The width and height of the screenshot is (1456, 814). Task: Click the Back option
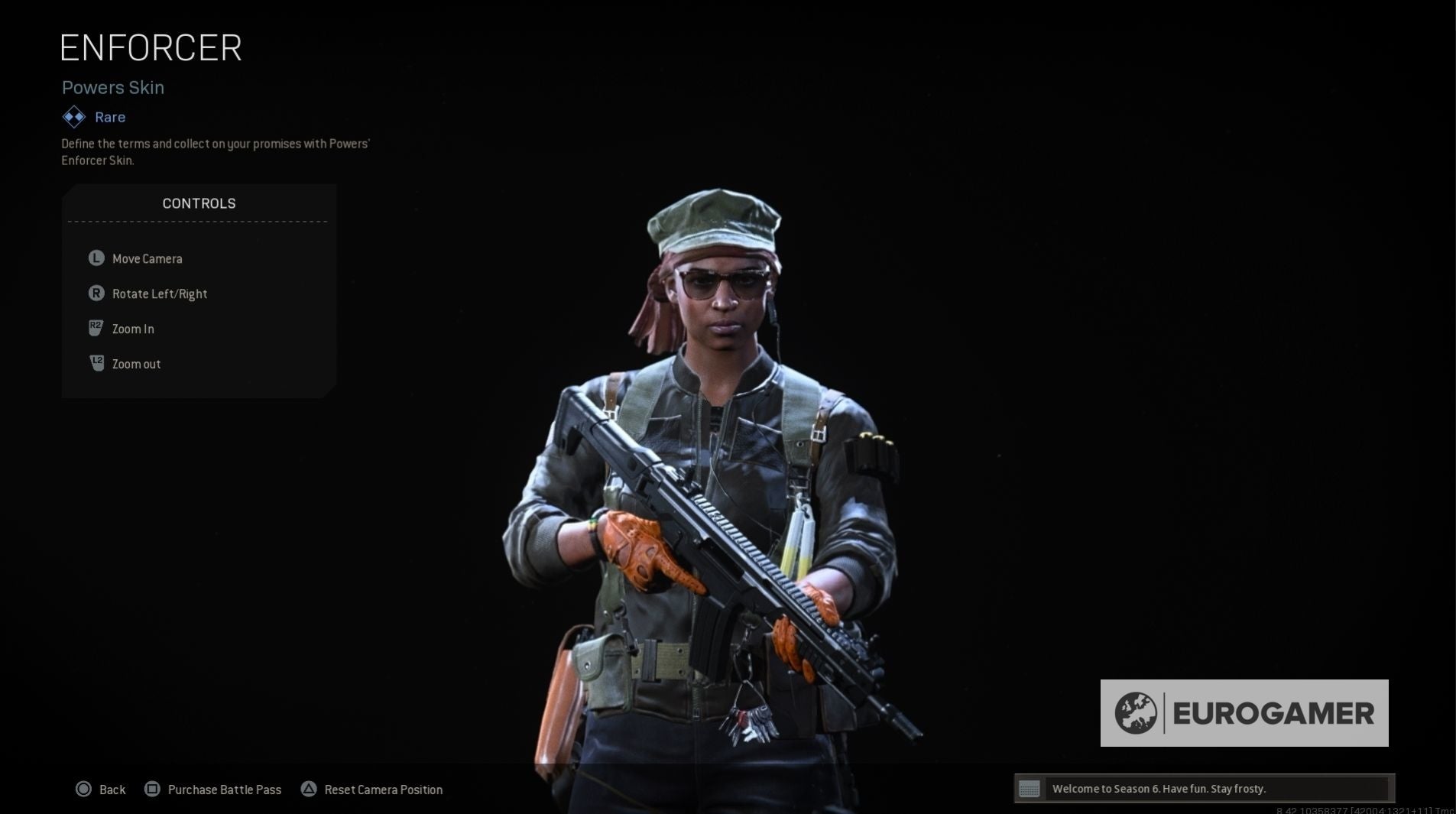click(112, 789)
